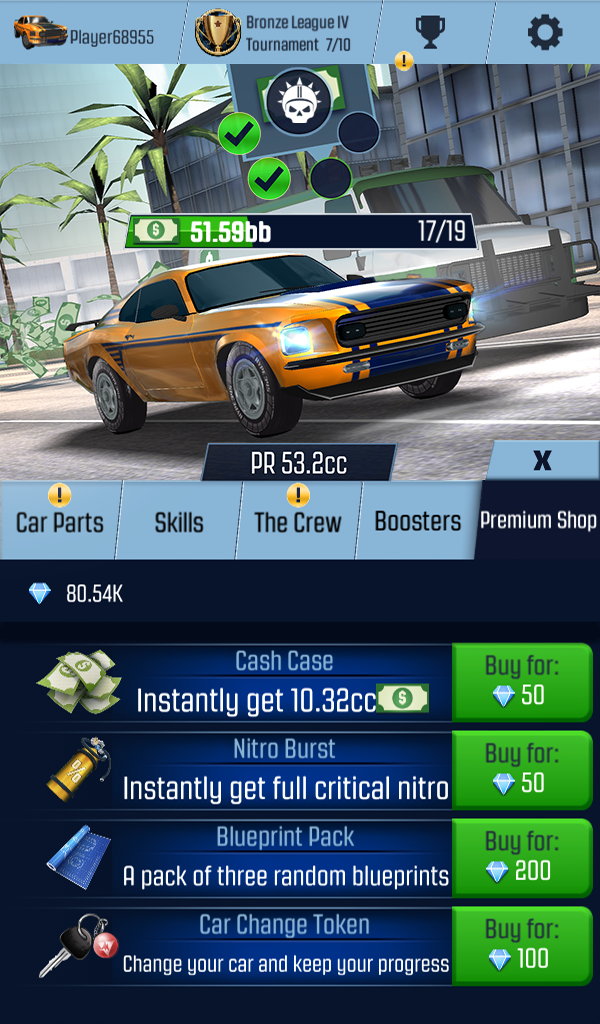This screenshot has height=1024, width=600.
Task: Show the trophy leaderboard
Action: click(430, 32)
